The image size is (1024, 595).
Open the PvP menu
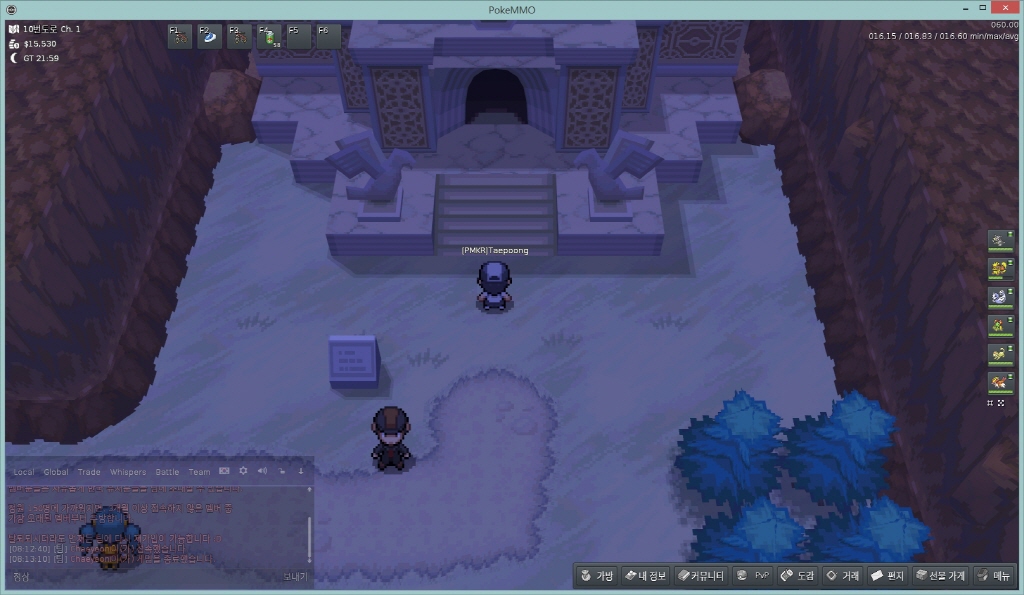(x=752, y=576)
